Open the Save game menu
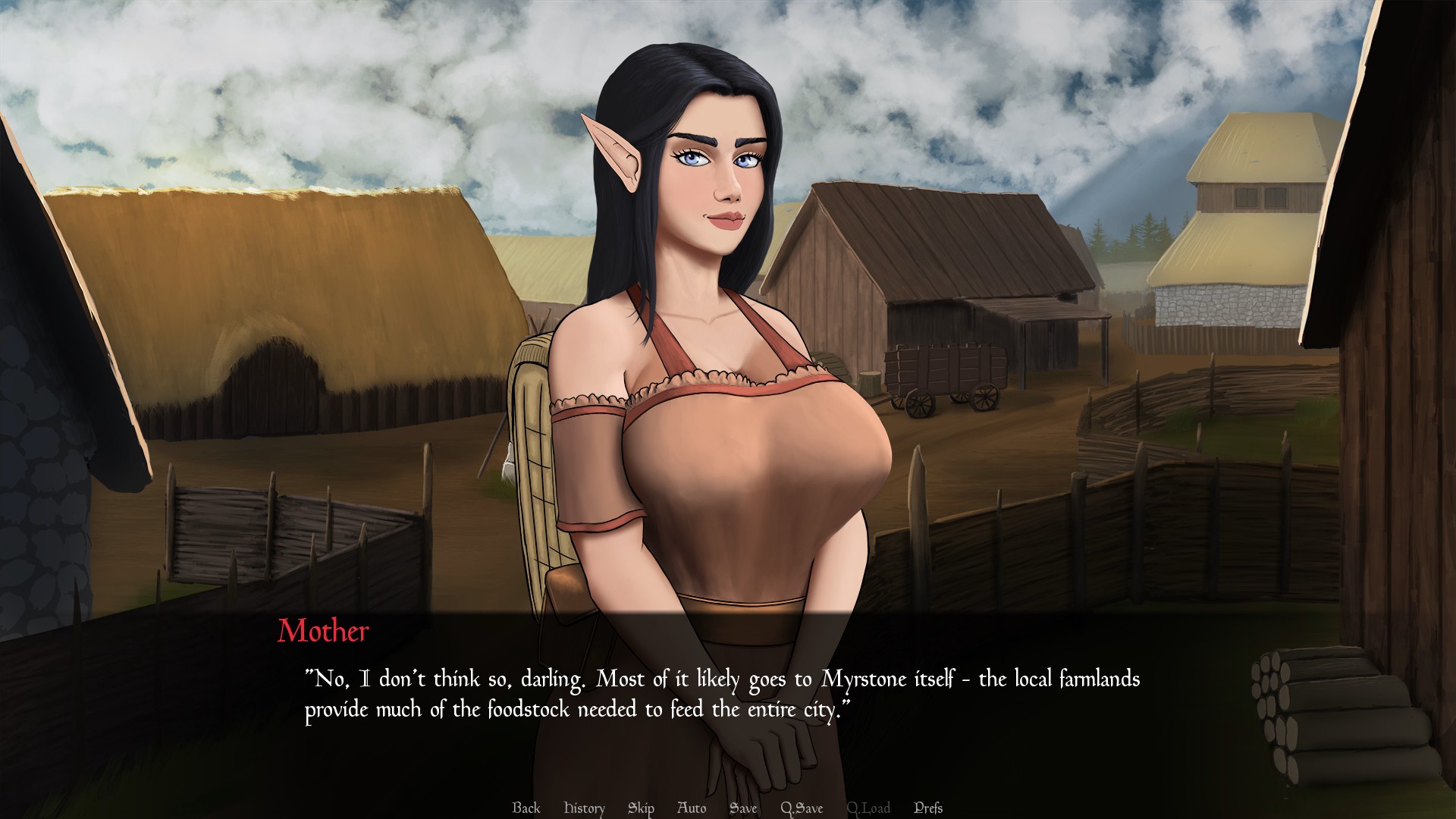1456x819 pixels. (x=743, y=808)
